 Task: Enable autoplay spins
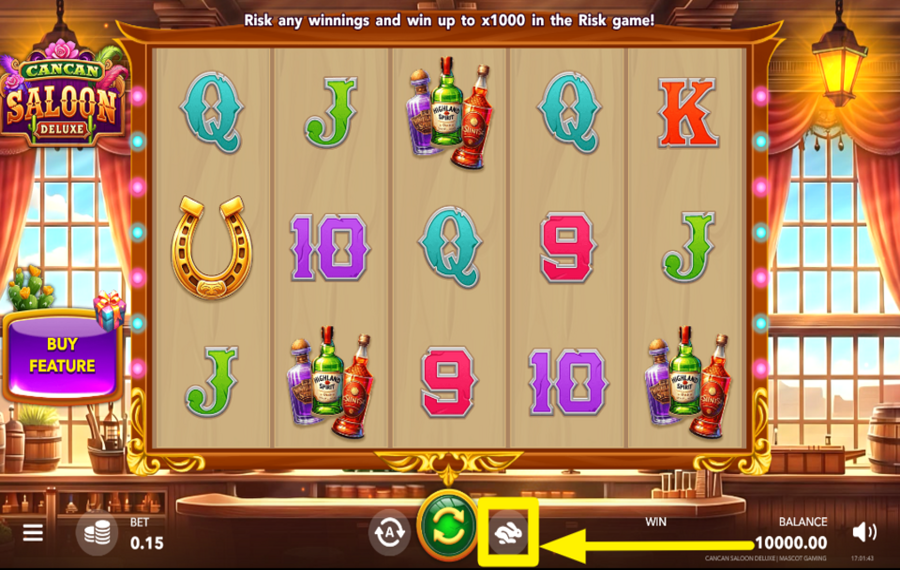[389, 532]
